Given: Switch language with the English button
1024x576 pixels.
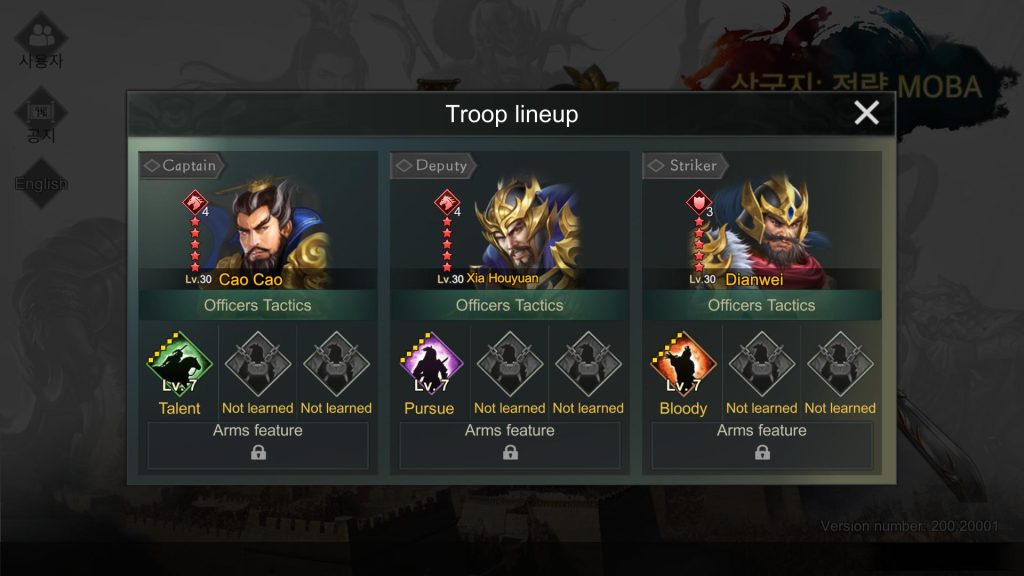Looking at the screenshot, I should [x=41, y=184].
